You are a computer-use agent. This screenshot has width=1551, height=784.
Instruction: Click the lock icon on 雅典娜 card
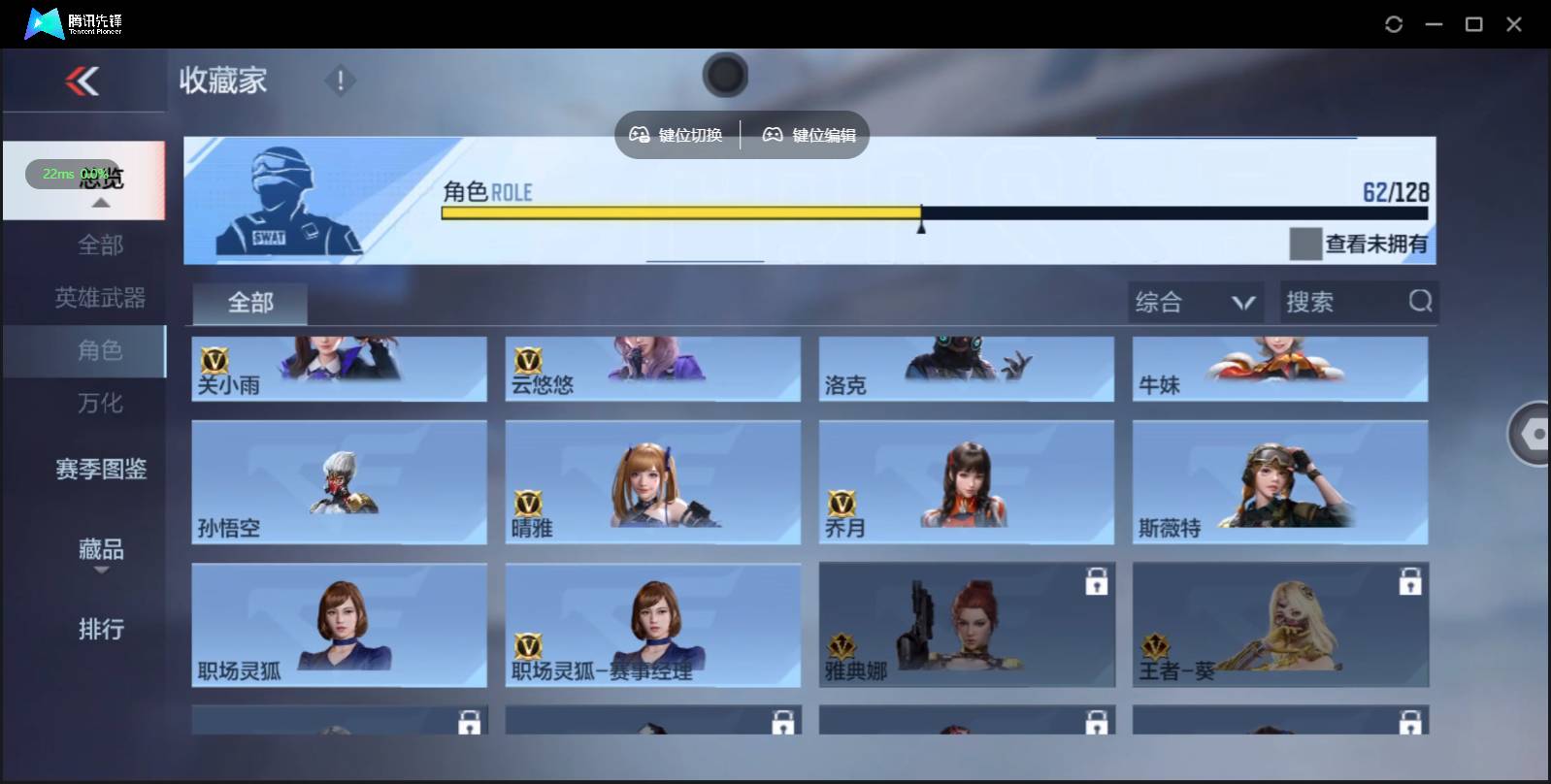[x=1098, y=581]
